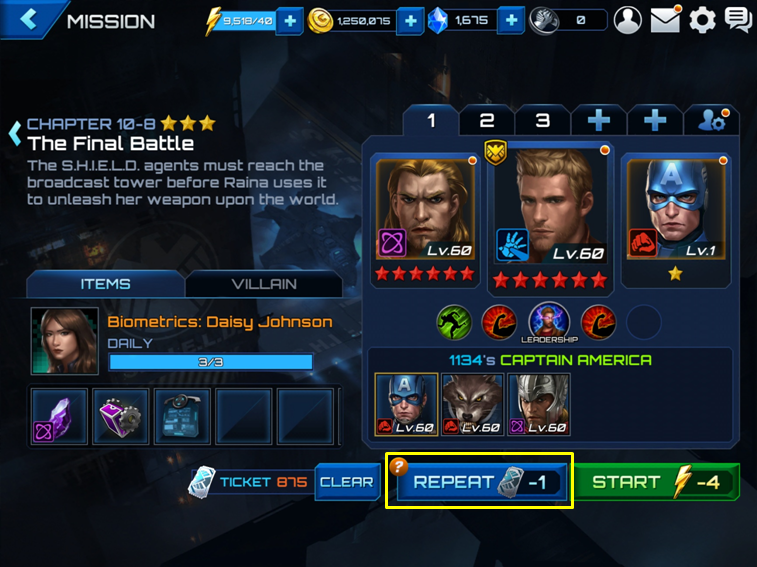The width and height of the screenshot is (757, 567).
Task: Open the player profile icon
Action: [627, 20]
